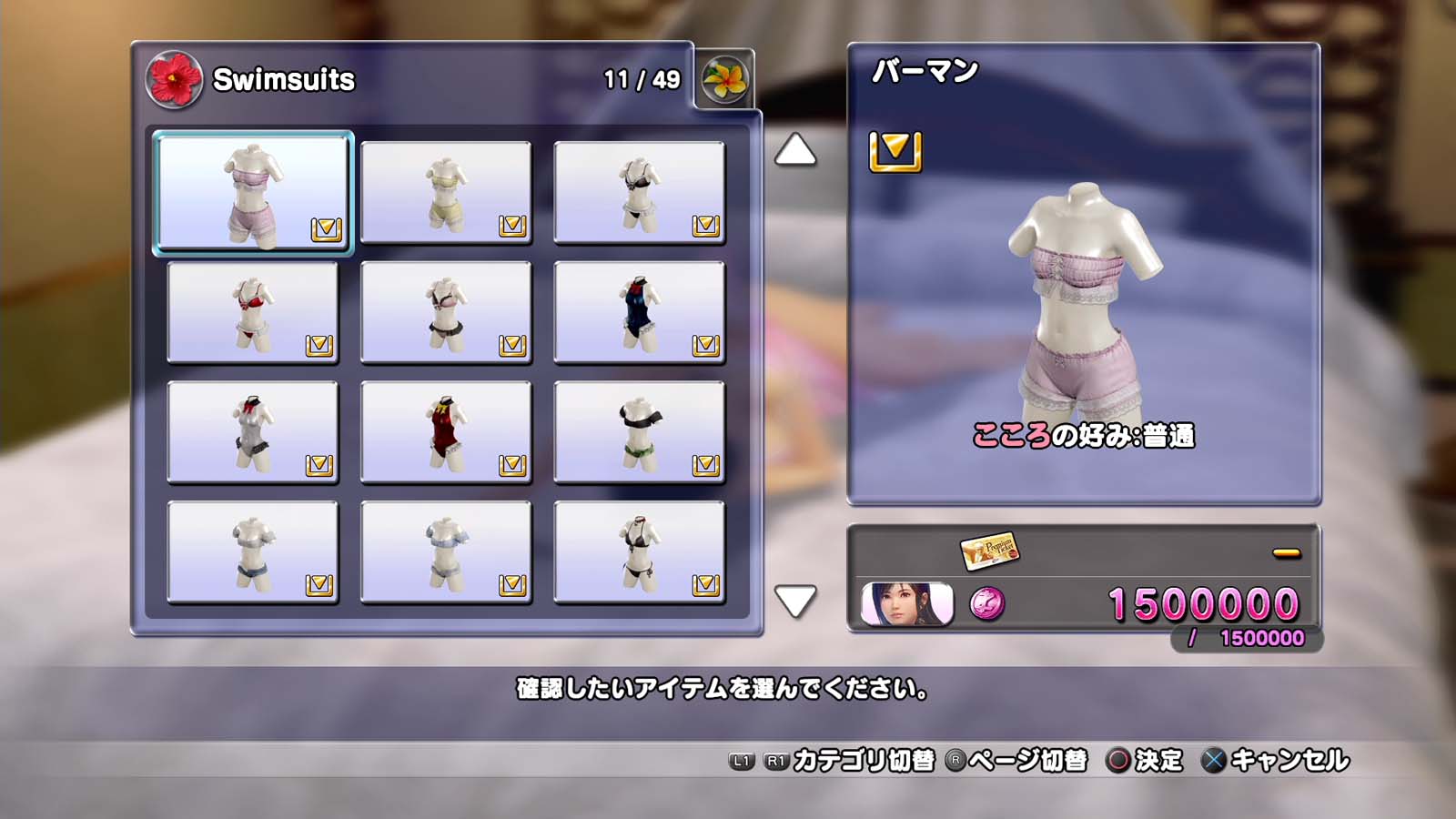
Task: Choose the white top with denim shorts
Action: [253, 552]
